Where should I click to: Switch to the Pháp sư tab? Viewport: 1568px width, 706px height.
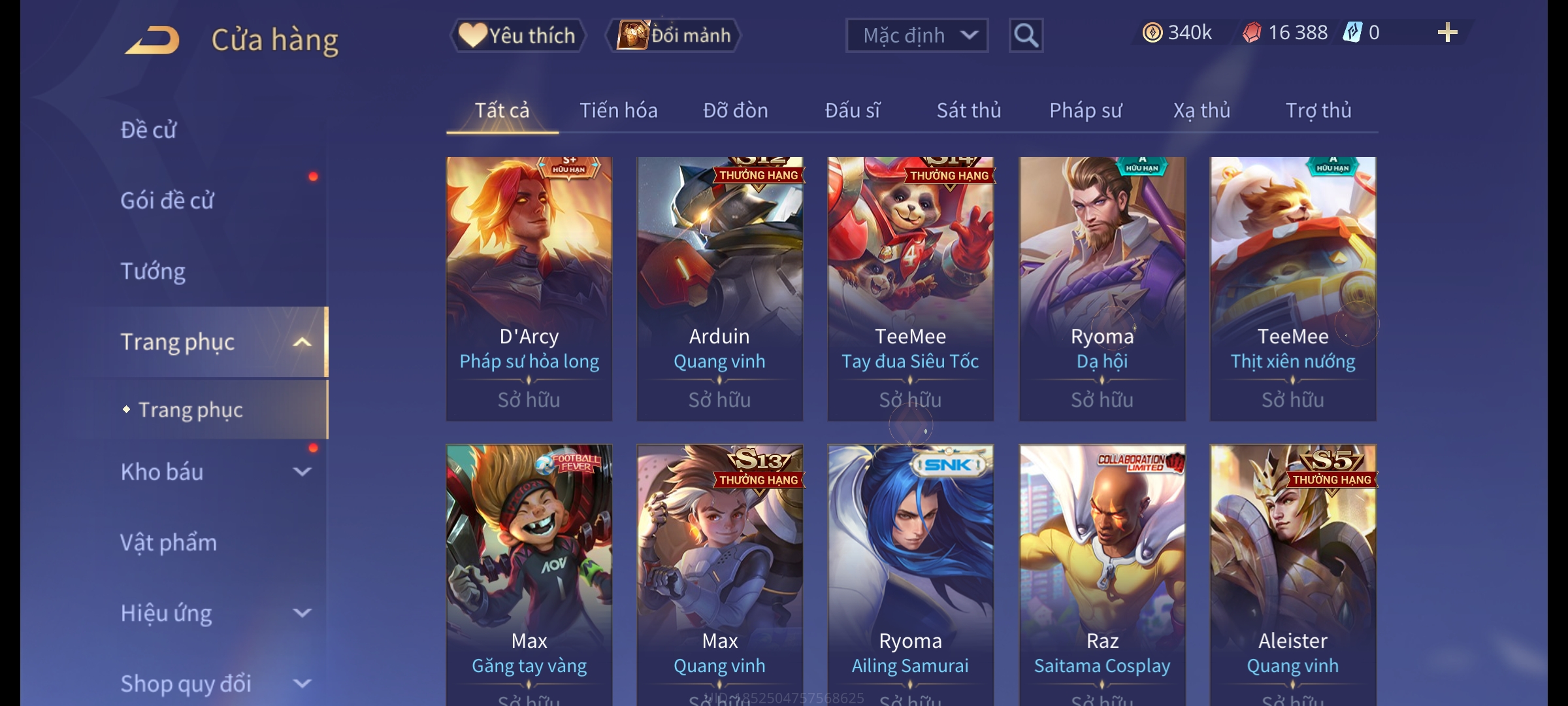point(1085,110)
